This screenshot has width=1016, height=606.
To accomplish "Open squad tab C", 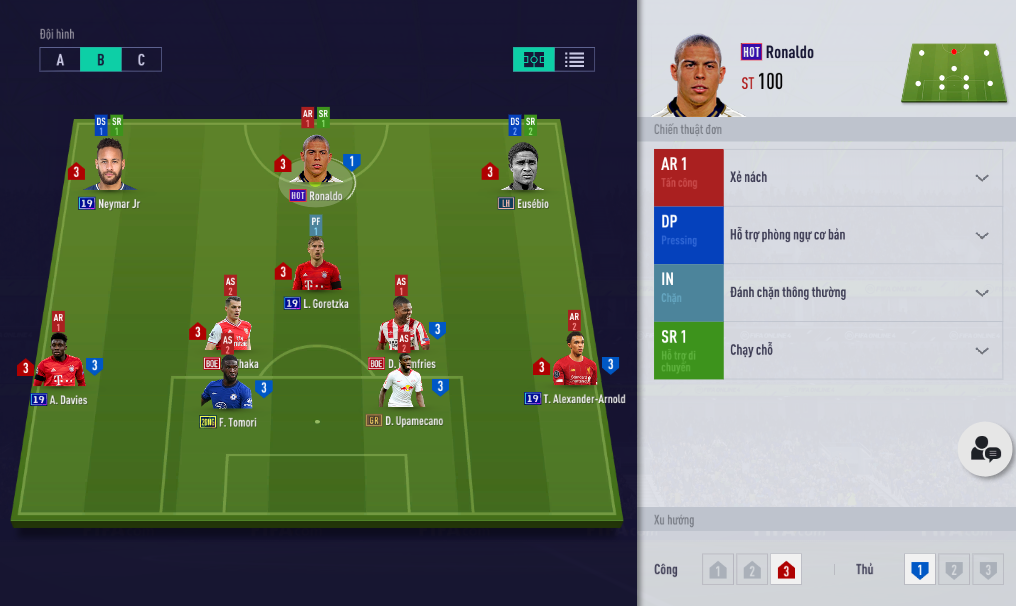I will click(141, 60).
